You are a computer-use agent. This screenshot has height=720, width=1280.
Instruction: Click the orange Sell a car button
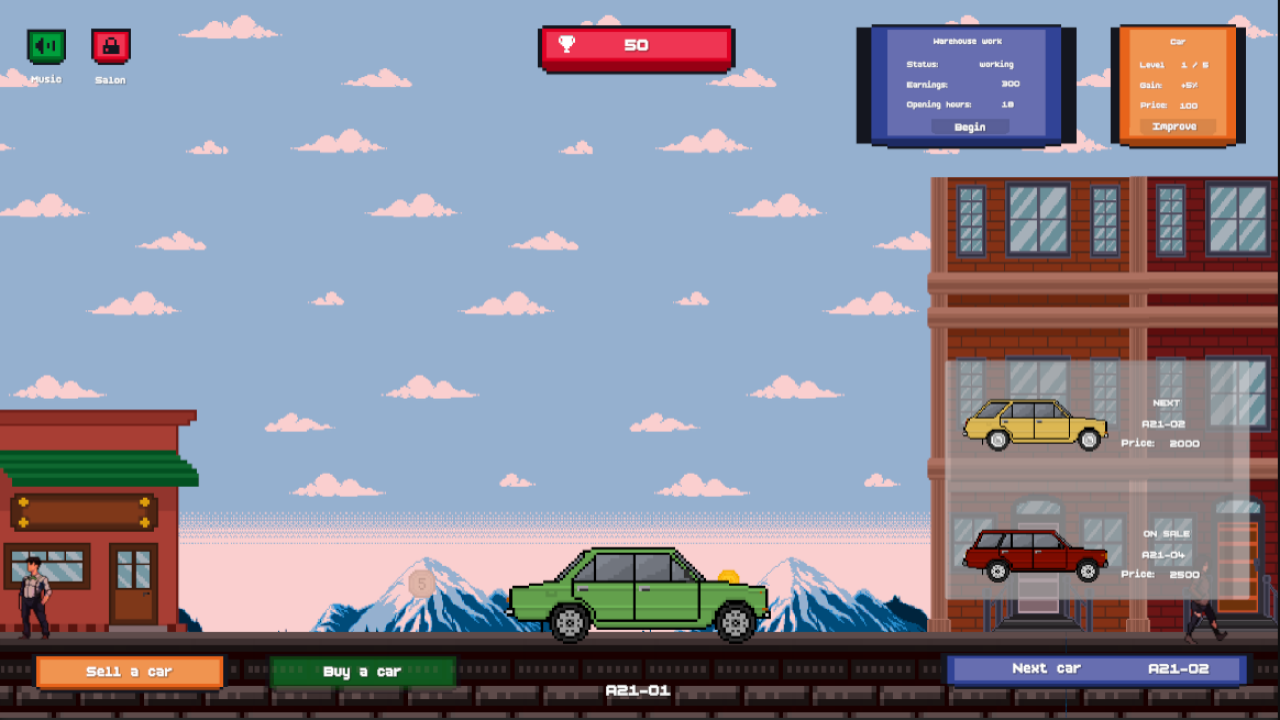tap(129, 671)
